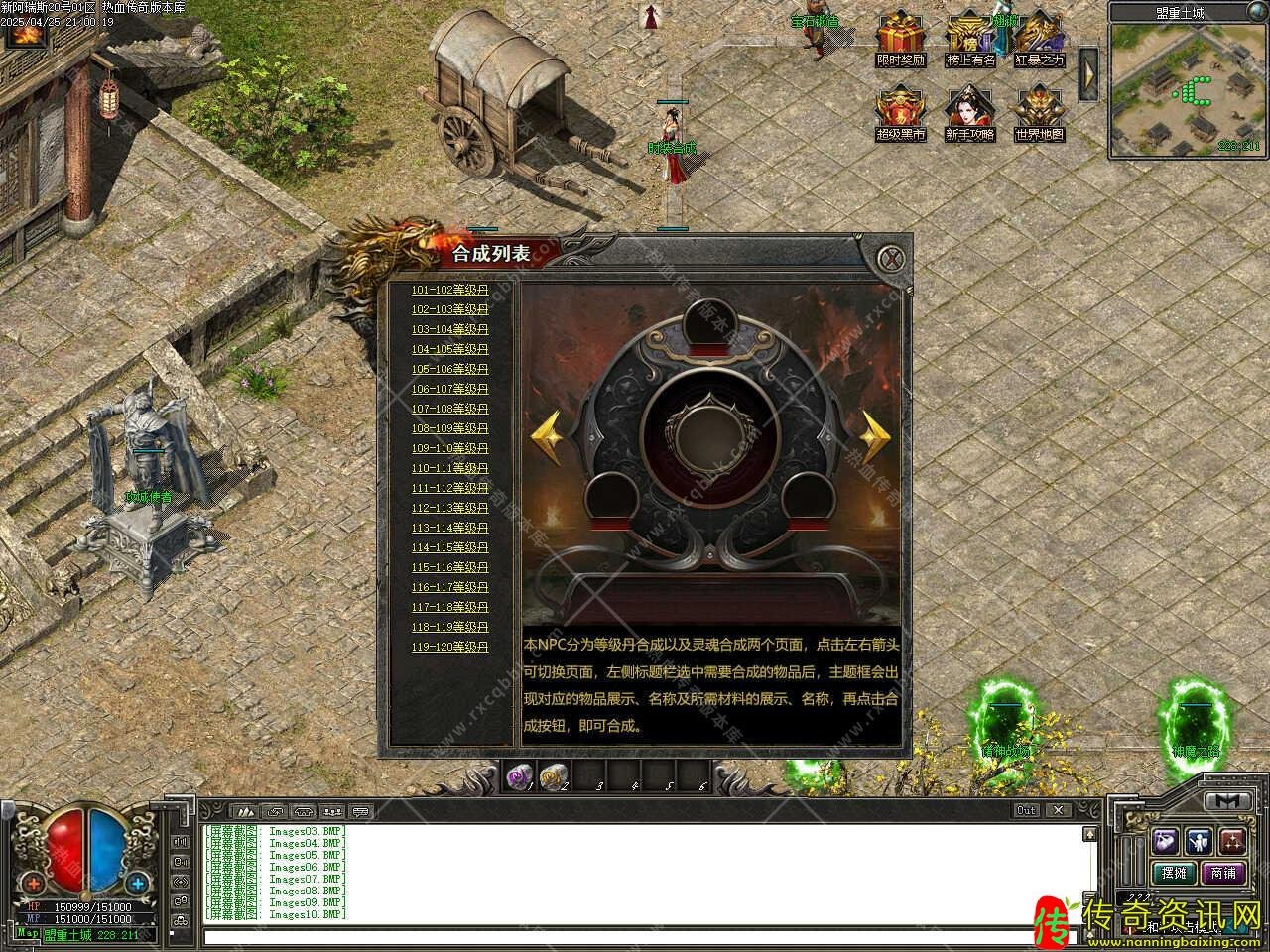Open the 商铺 shop button

click(1223, 873)
